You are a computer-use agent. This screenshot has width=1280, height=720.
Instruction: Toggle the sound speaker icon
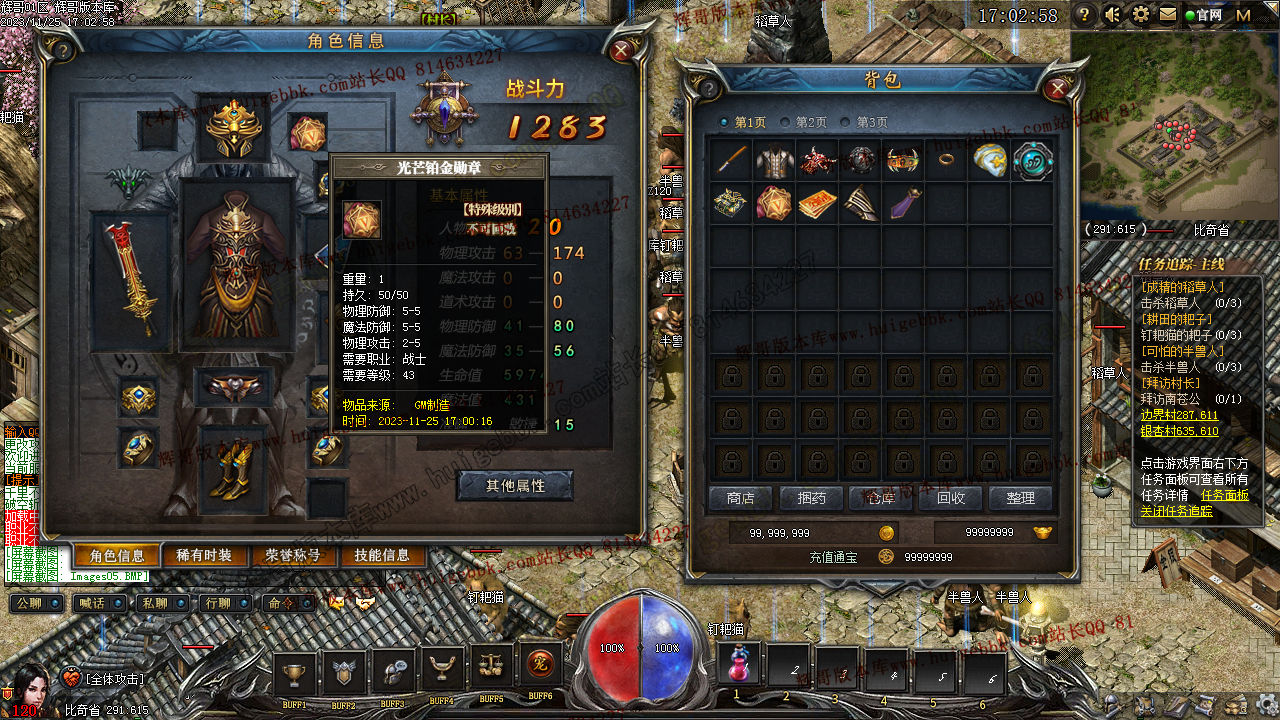(x=1112, y=15)
